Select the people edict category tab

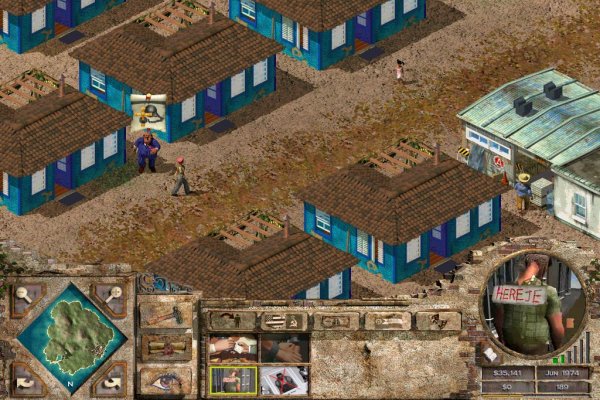click(230, 321)
